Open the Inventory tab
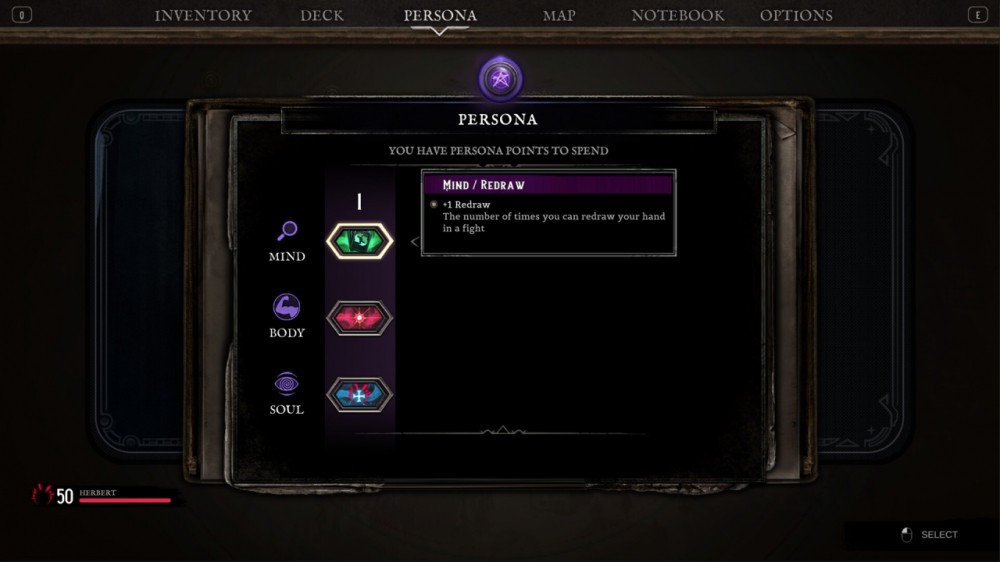This screenshot has height=562, width=1000. click(203, 16)
